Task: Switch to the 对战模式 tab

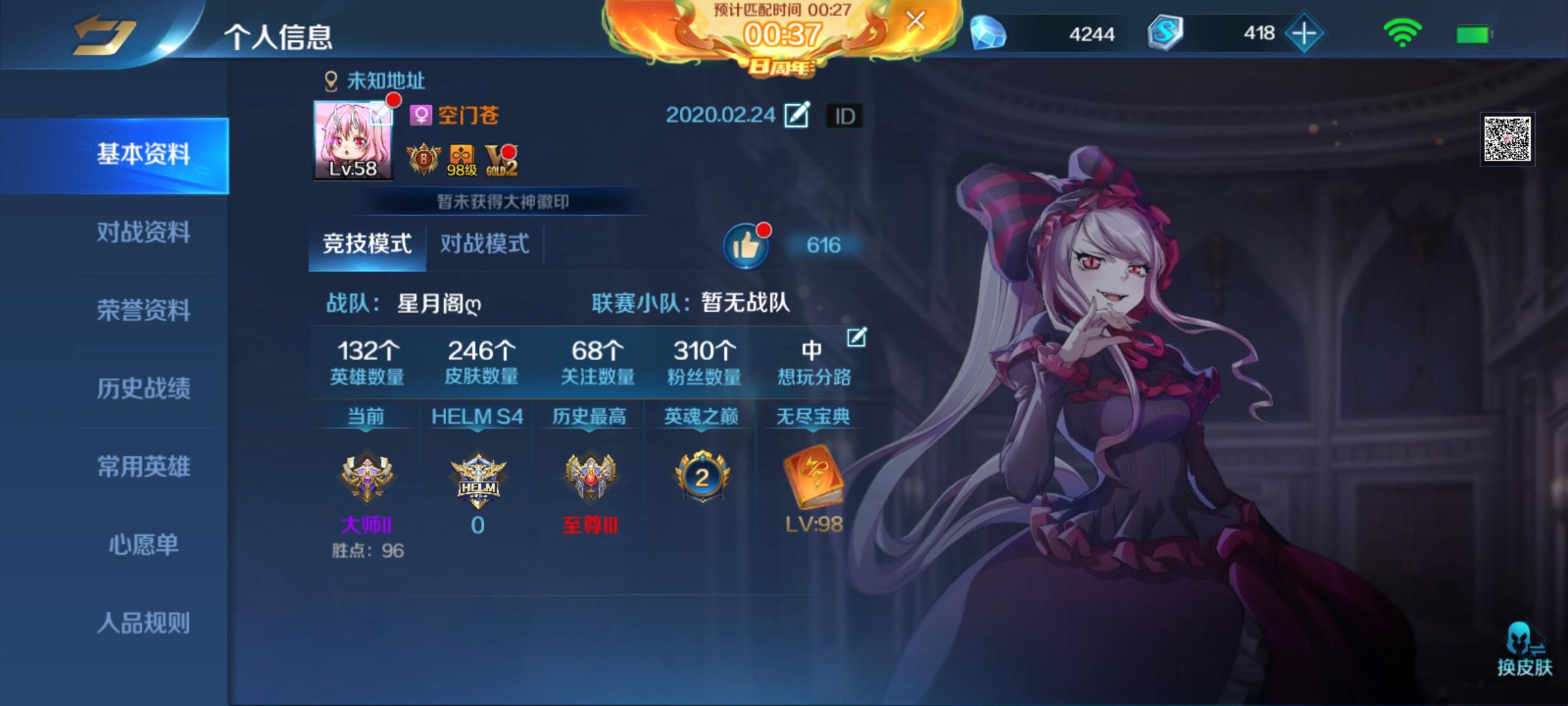Action: [485, 243]
